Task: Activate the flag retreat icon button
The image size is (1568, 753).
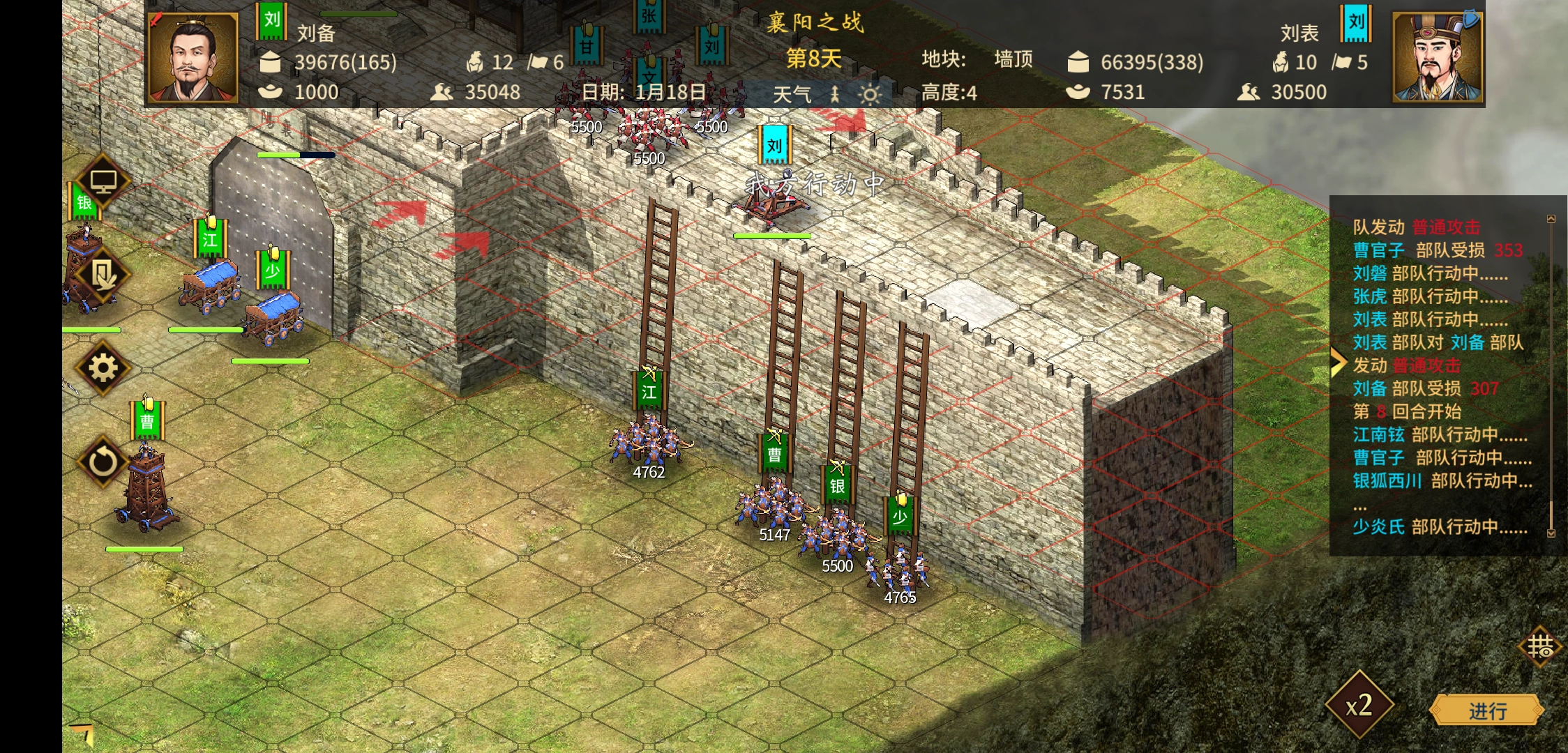Action: [x=103, y=275]
